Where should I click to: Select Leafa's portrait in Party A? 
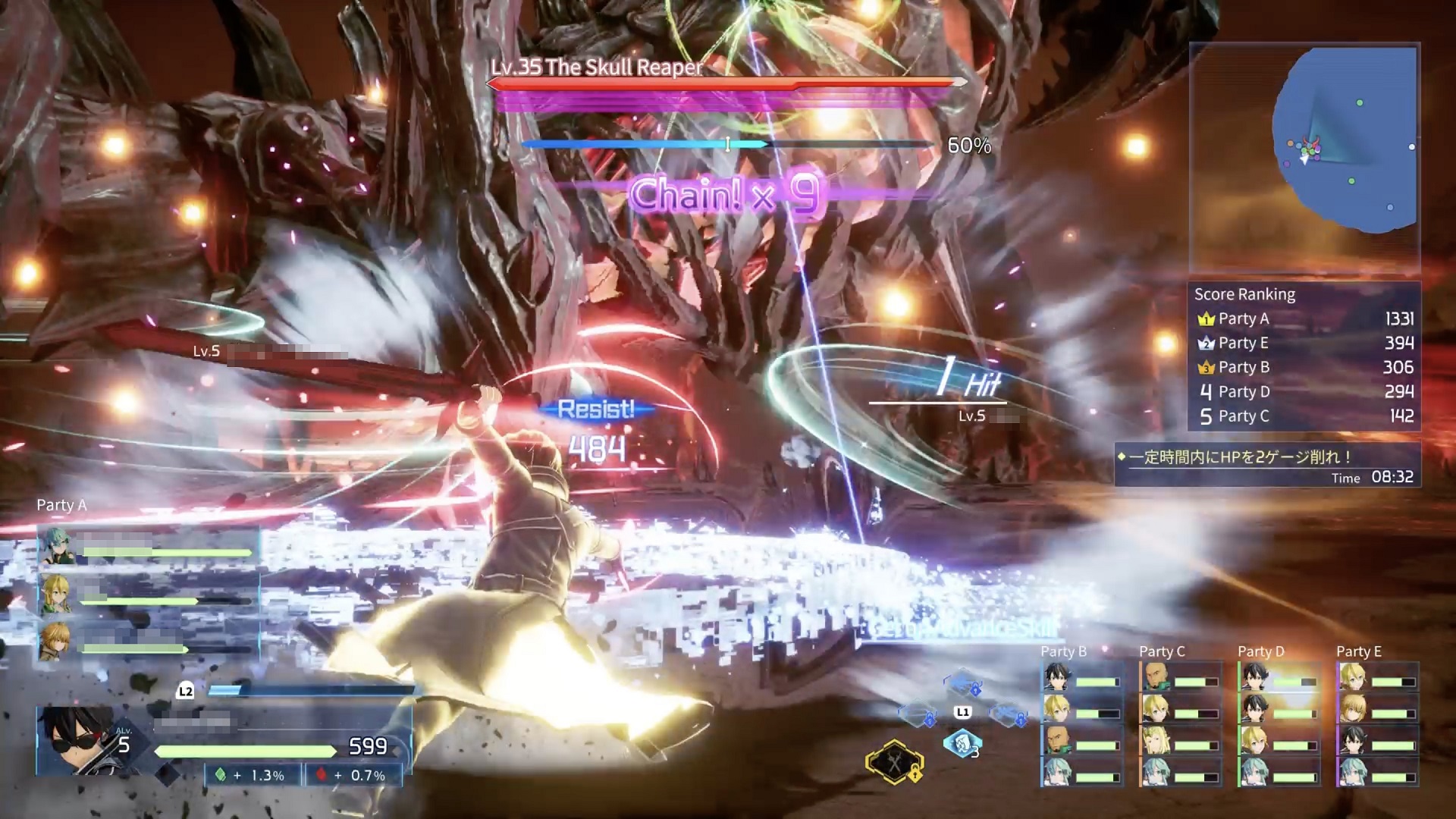pyautogui.click(x=56, y=594)
